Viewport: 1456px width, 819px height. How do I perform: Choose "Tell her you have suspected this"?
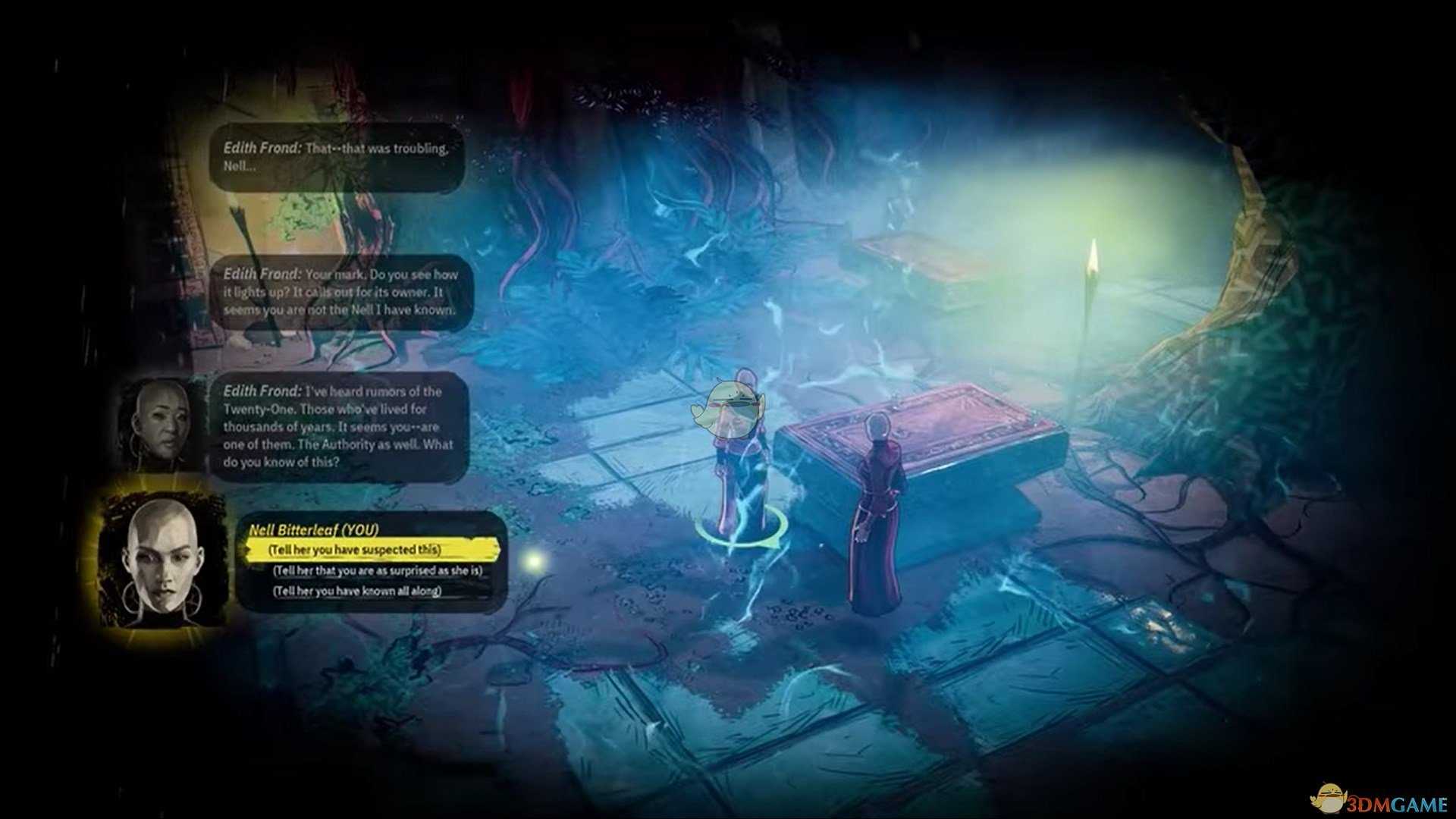(x=355, y=550)
